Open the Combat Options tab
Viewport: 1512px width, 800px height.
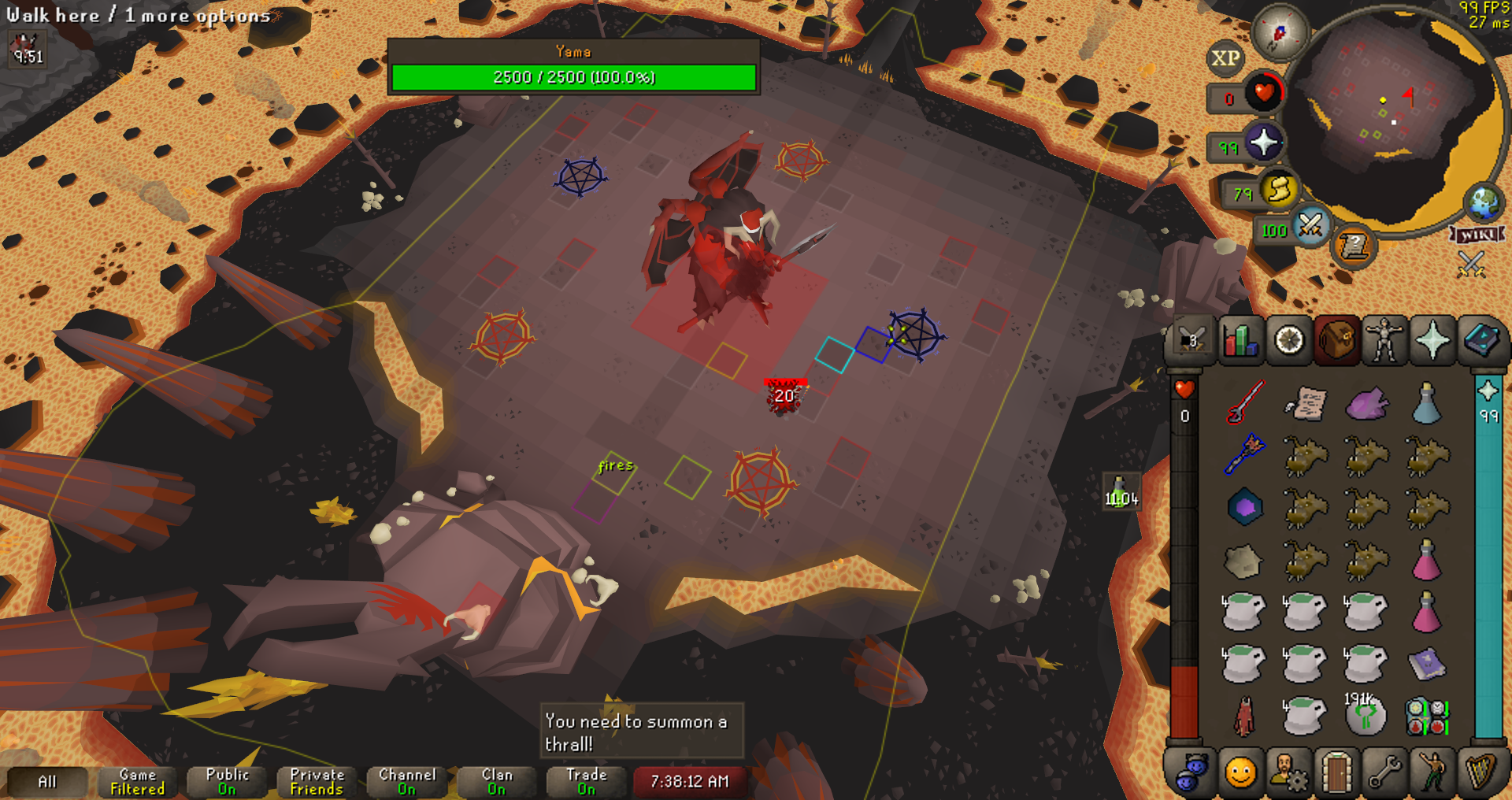[1192, 341]
